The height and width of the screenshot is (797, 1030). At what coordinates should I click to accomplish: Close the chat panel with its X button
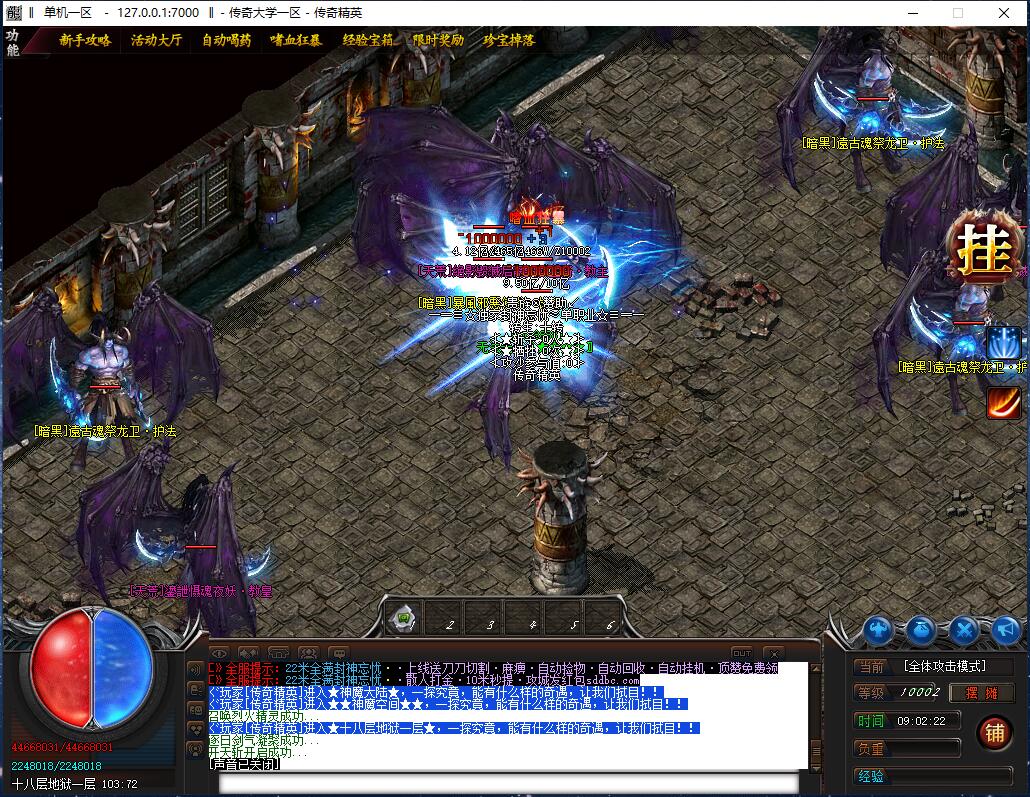773,654
